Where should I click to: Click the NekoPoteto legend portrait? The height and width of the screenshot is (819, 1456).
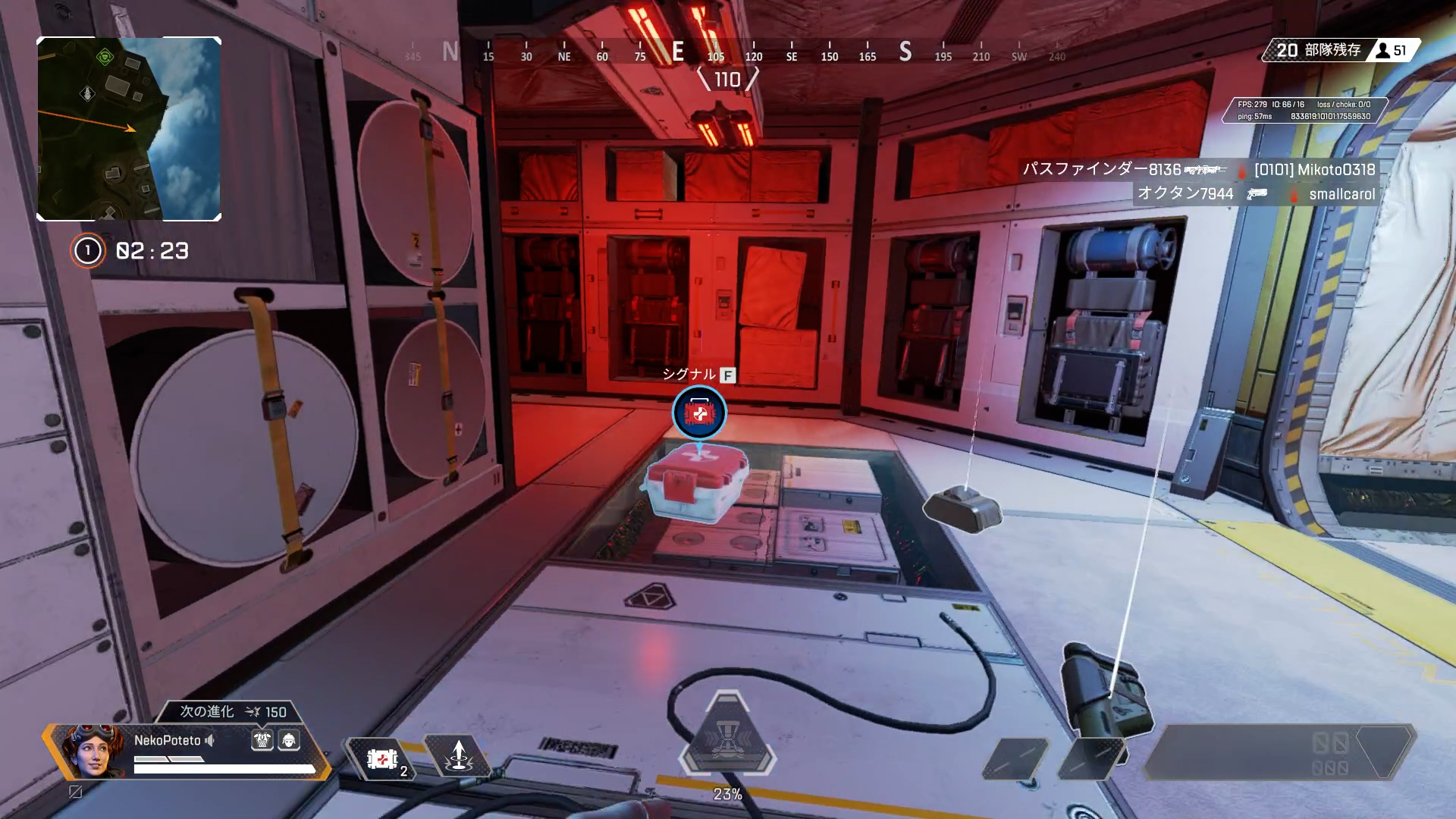pos(93,751)
